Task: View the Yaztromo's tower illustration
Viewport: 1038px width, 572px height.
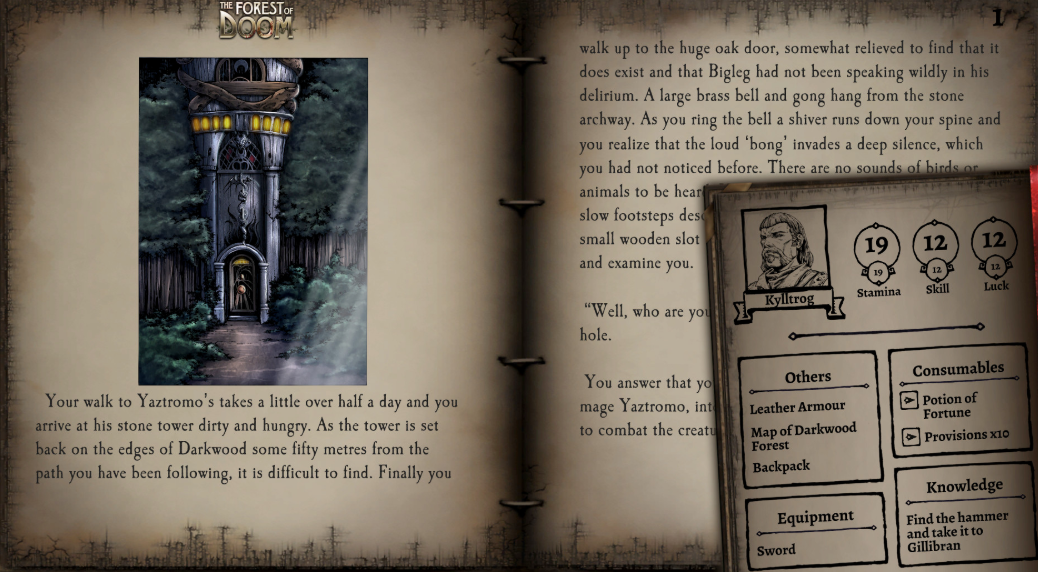Action: click(253, 221)
